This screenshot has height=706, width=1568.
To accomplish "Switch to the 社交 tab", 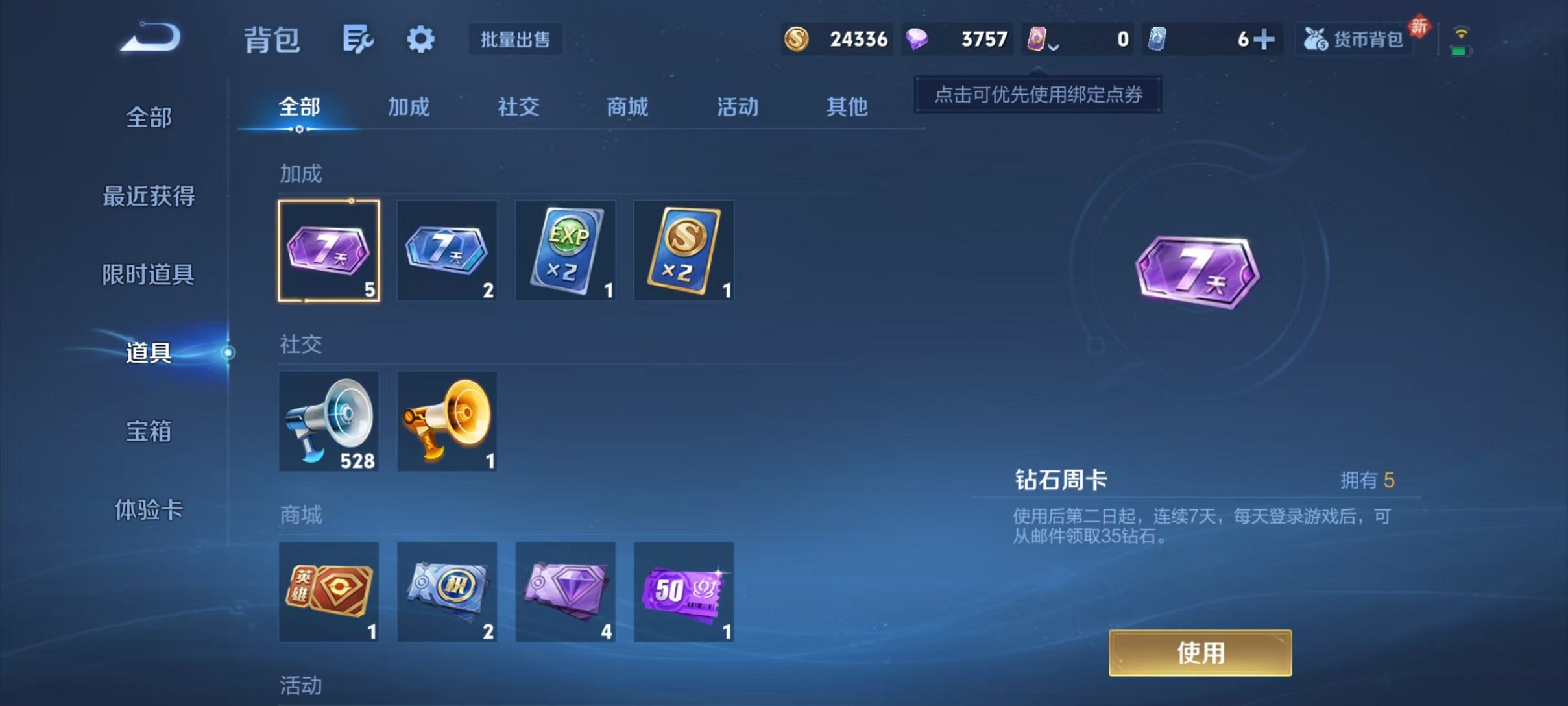I will coord(517,107).
